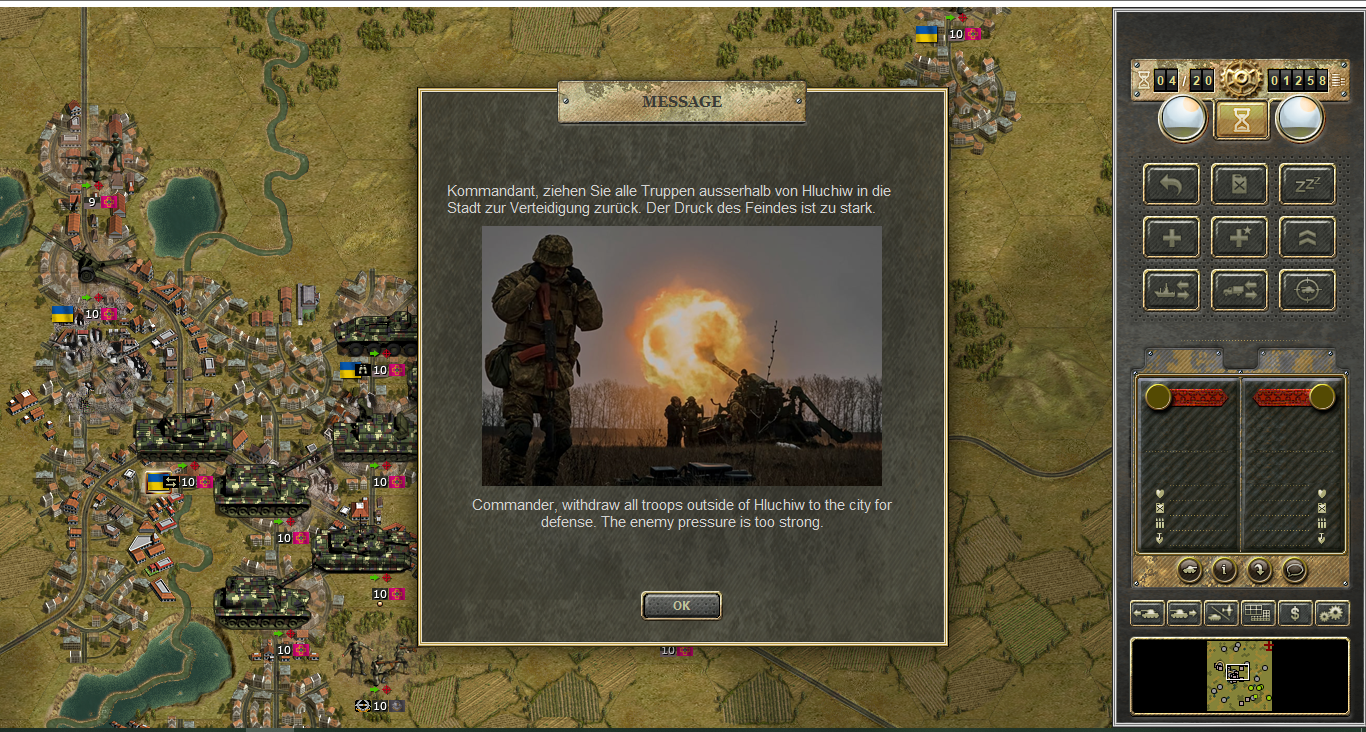The width and height of the screenshot is (1366, 732).
Task: Open the speech bubble message log
Action: coord(1294,570)
